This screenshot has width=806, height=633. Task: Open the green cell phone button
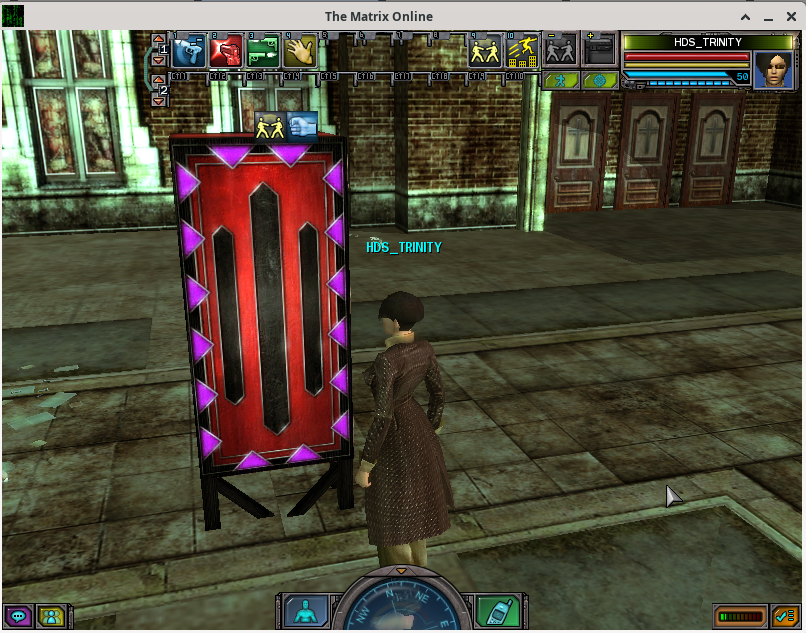coord(495,610)
